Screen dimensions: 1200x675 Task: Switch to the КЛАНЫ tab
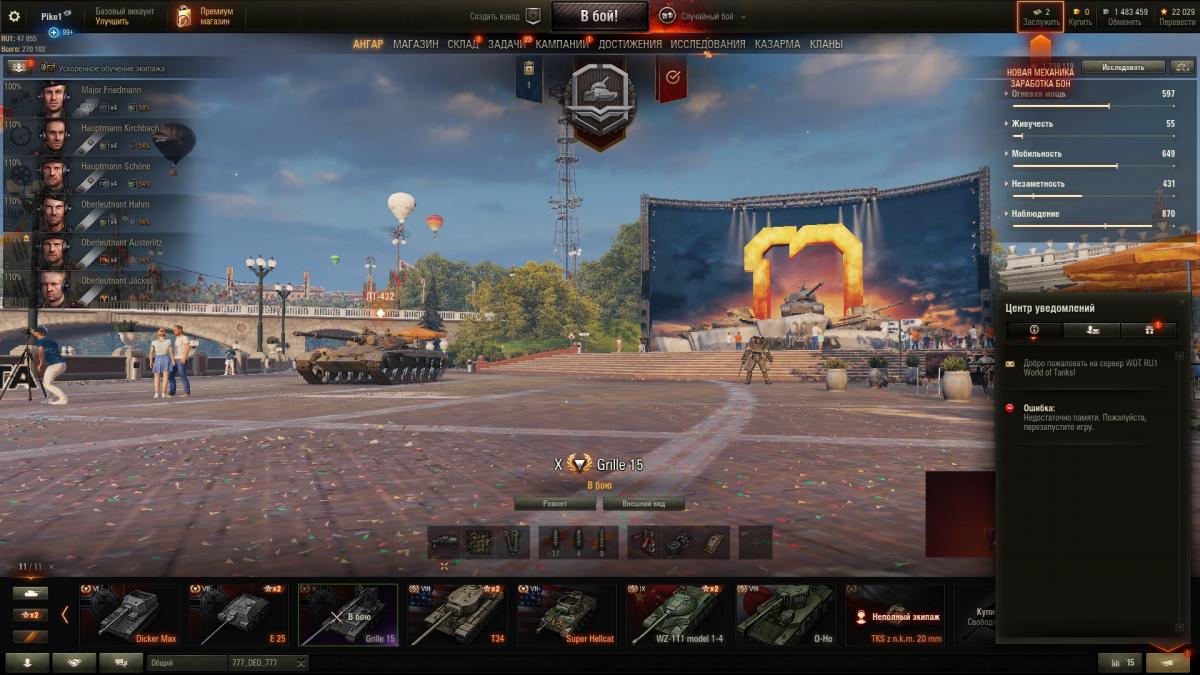pyautogui.click(x=826, y=44)
